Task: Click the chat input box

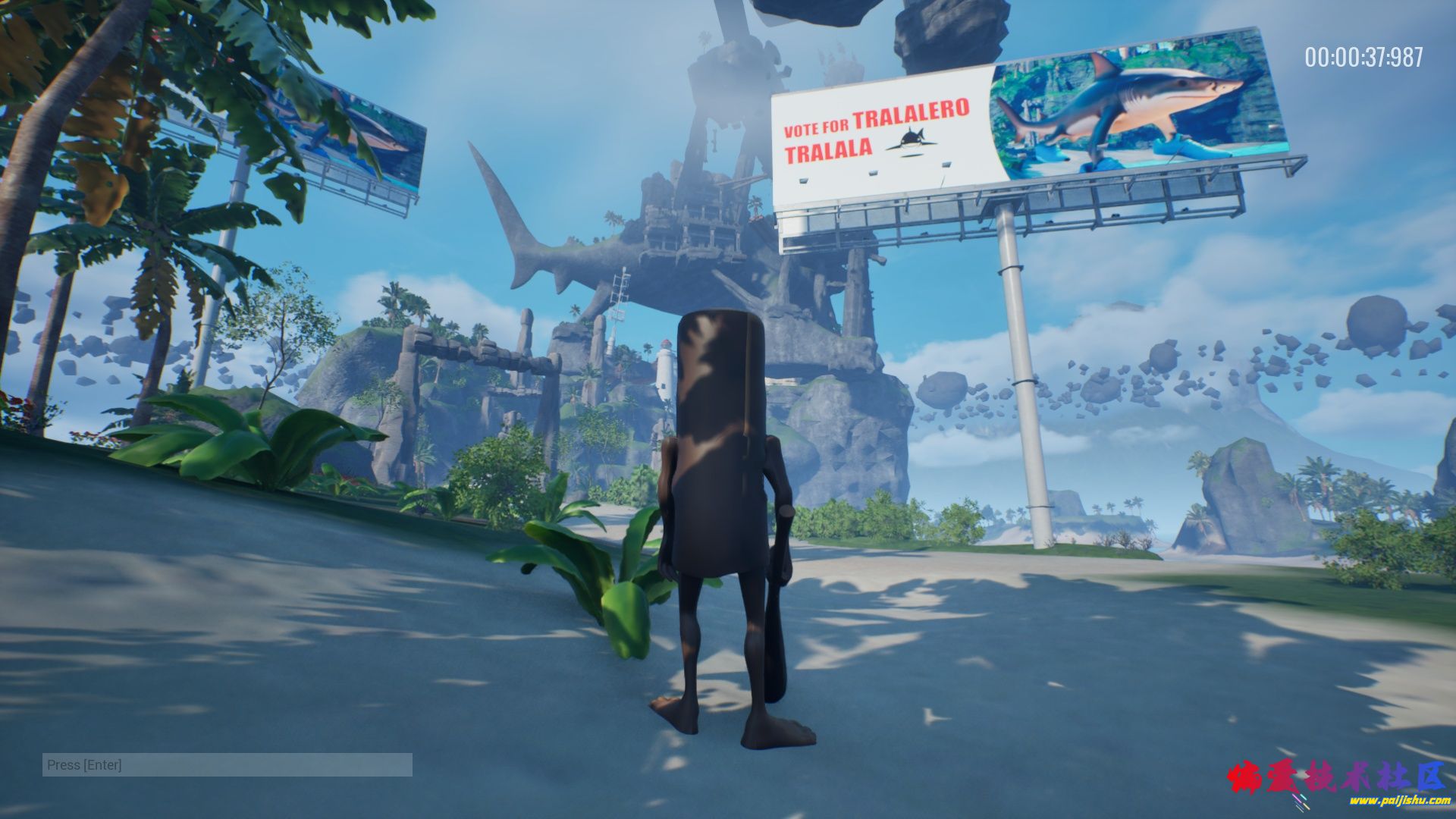Action: click(227, 764)
